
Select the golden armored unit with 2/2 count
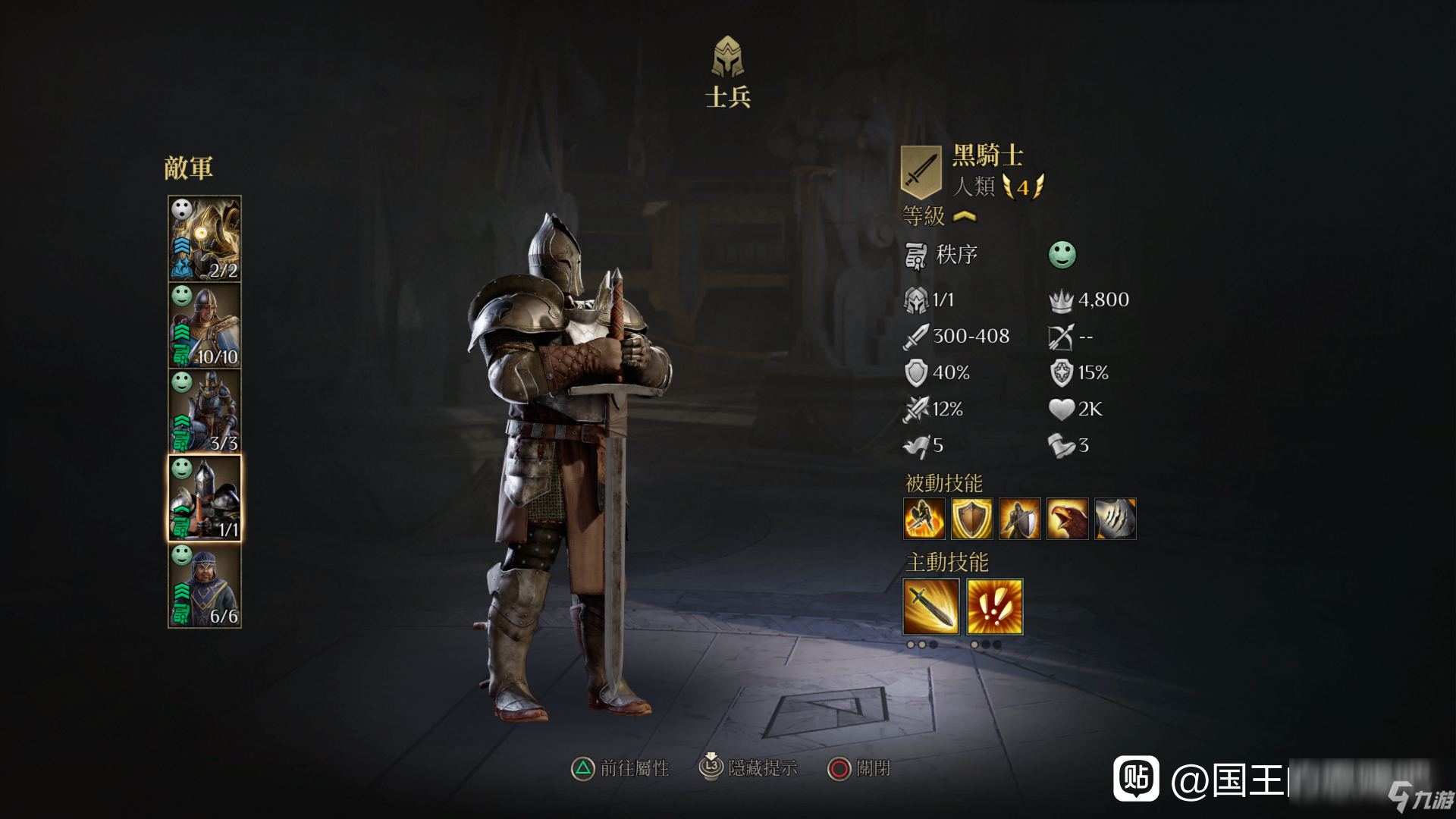click(x=204, y=239)
